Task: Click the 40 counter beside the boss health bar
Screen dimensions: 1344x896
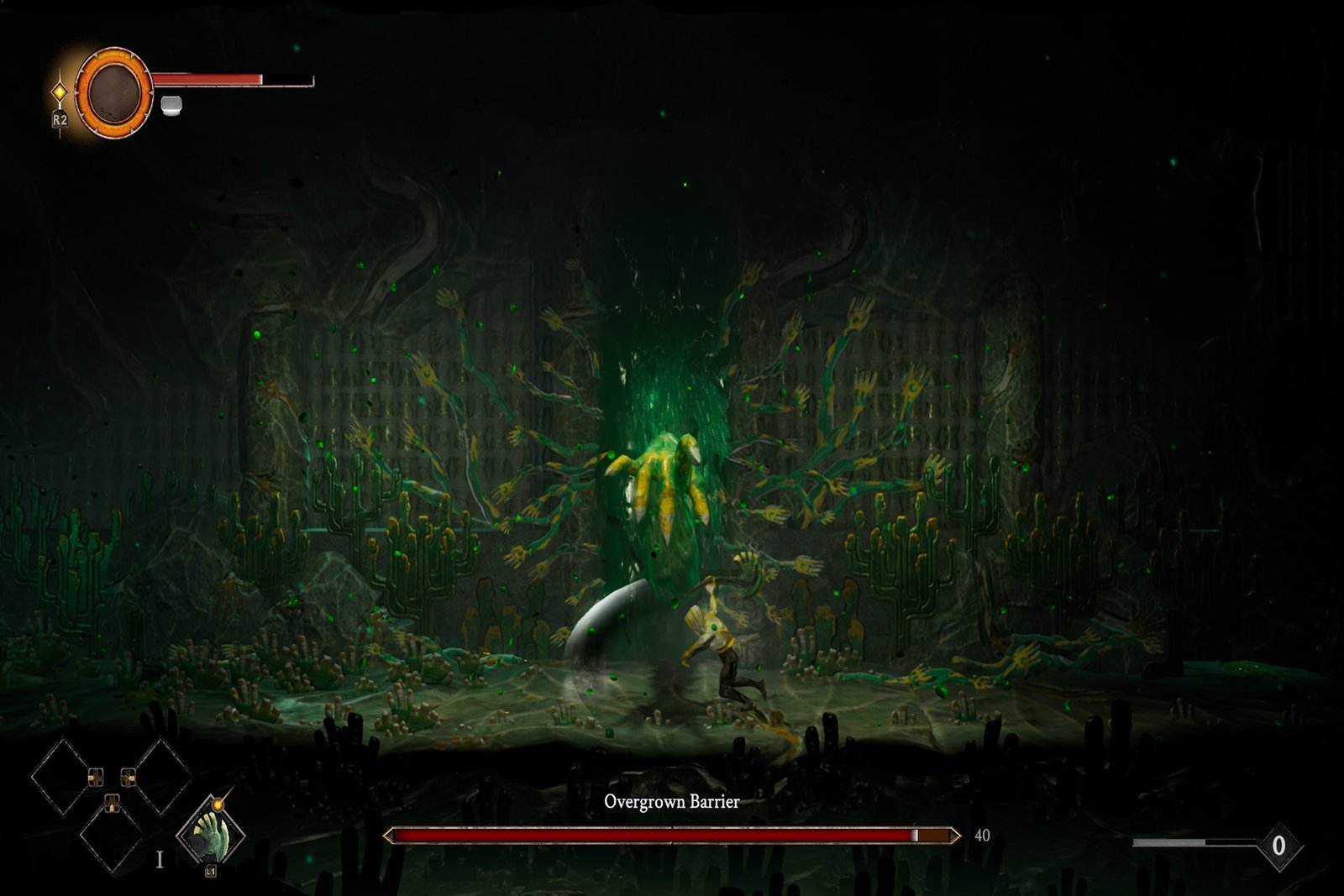Action: (979, 836)
